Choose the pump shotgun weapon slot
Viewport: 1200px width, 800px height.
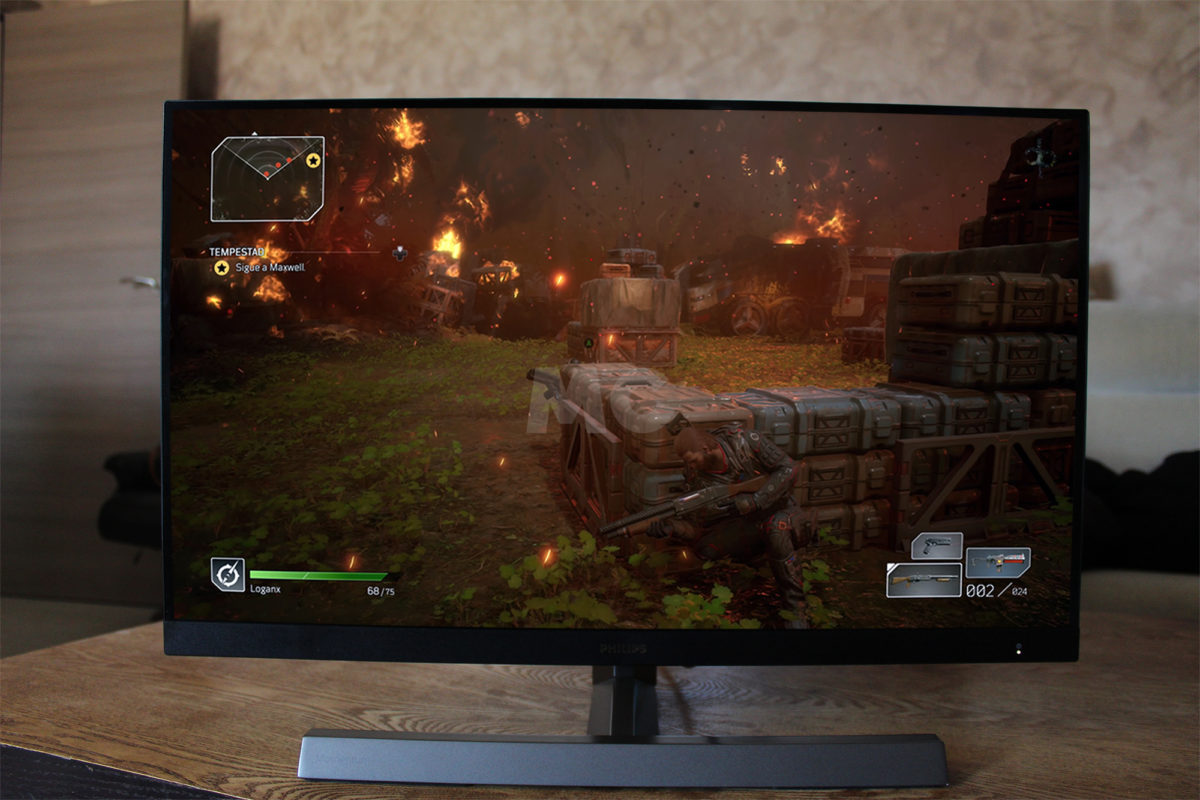[x=923, y=580]
